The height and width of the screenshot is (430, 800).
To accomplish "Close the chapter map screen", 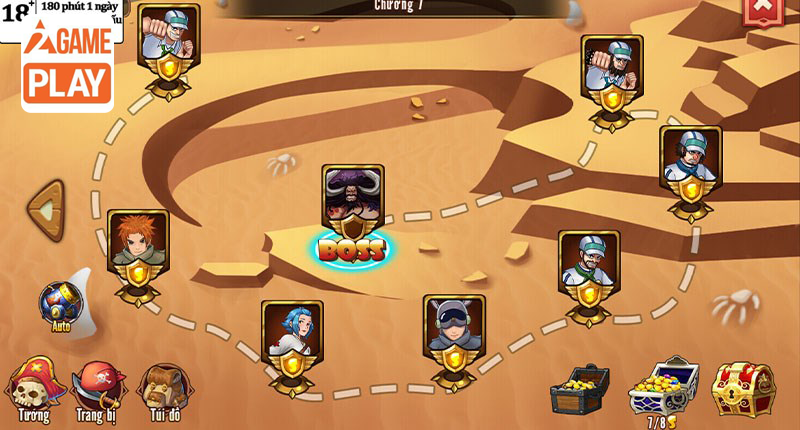I will coord(763,9).
